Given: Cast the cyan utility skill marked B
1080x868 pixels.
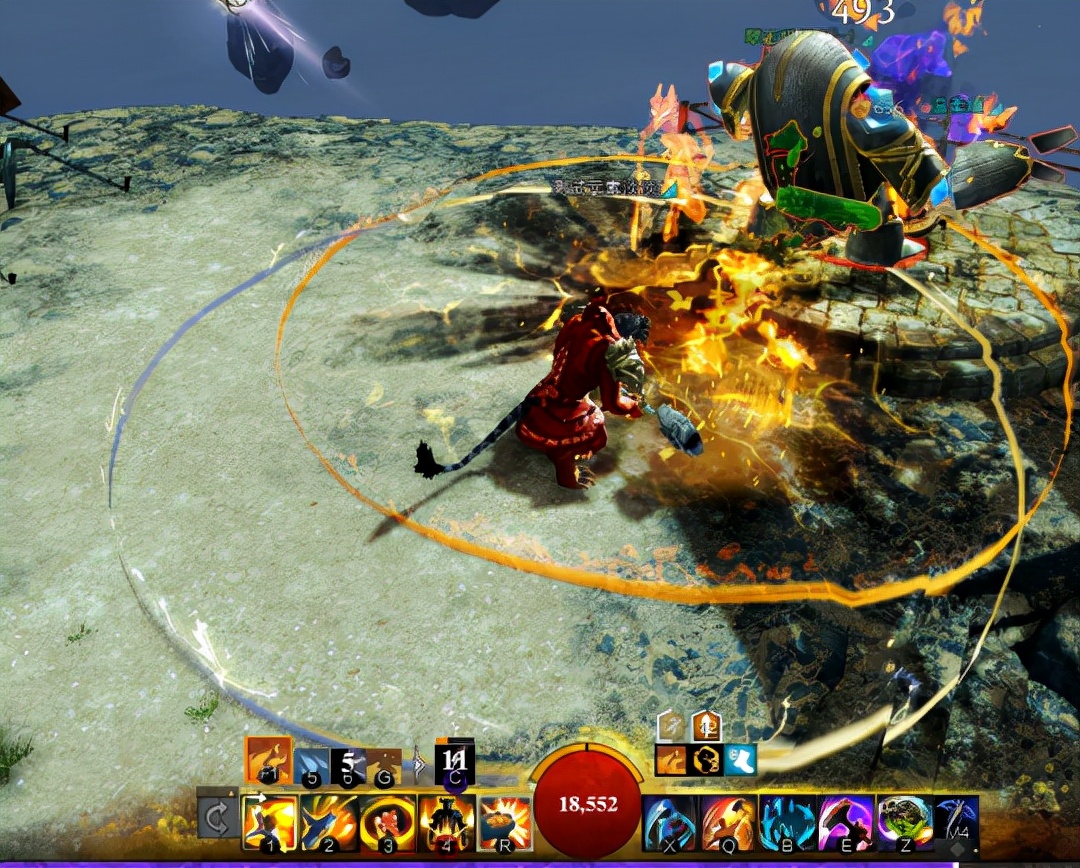Looking at the screenshot, I should tap(788, 822).
